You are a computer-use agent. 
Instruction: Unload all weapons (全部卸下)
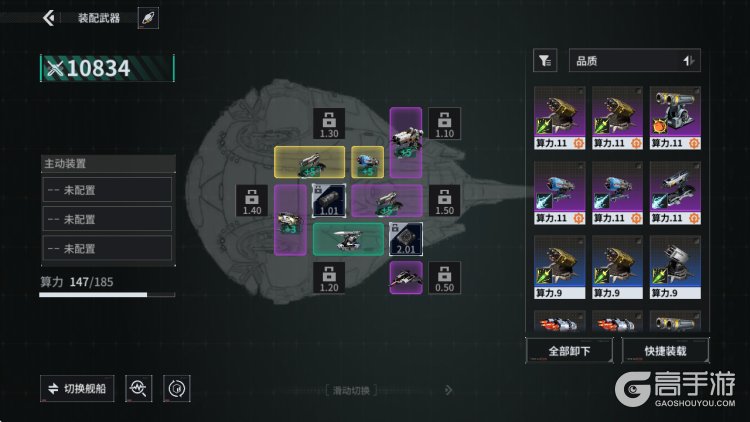point(567,351)
